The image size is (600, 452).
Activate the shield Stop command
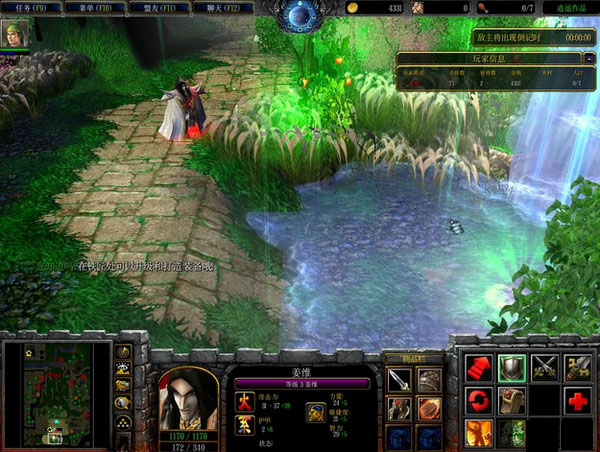(511, 367)
